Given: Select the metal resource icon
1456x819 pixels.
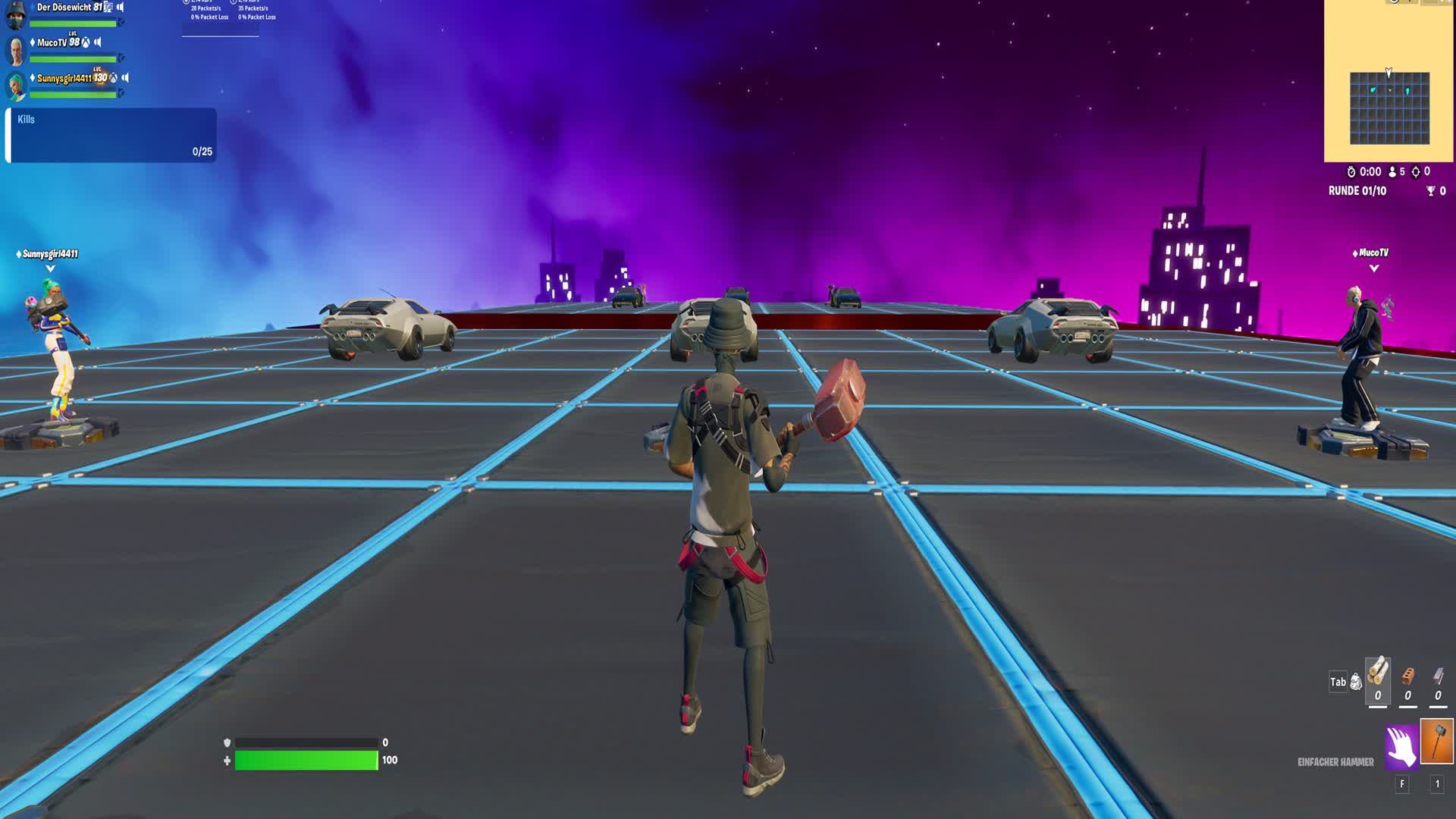Looking at the screenshot, I should [x=1438, y=677].
